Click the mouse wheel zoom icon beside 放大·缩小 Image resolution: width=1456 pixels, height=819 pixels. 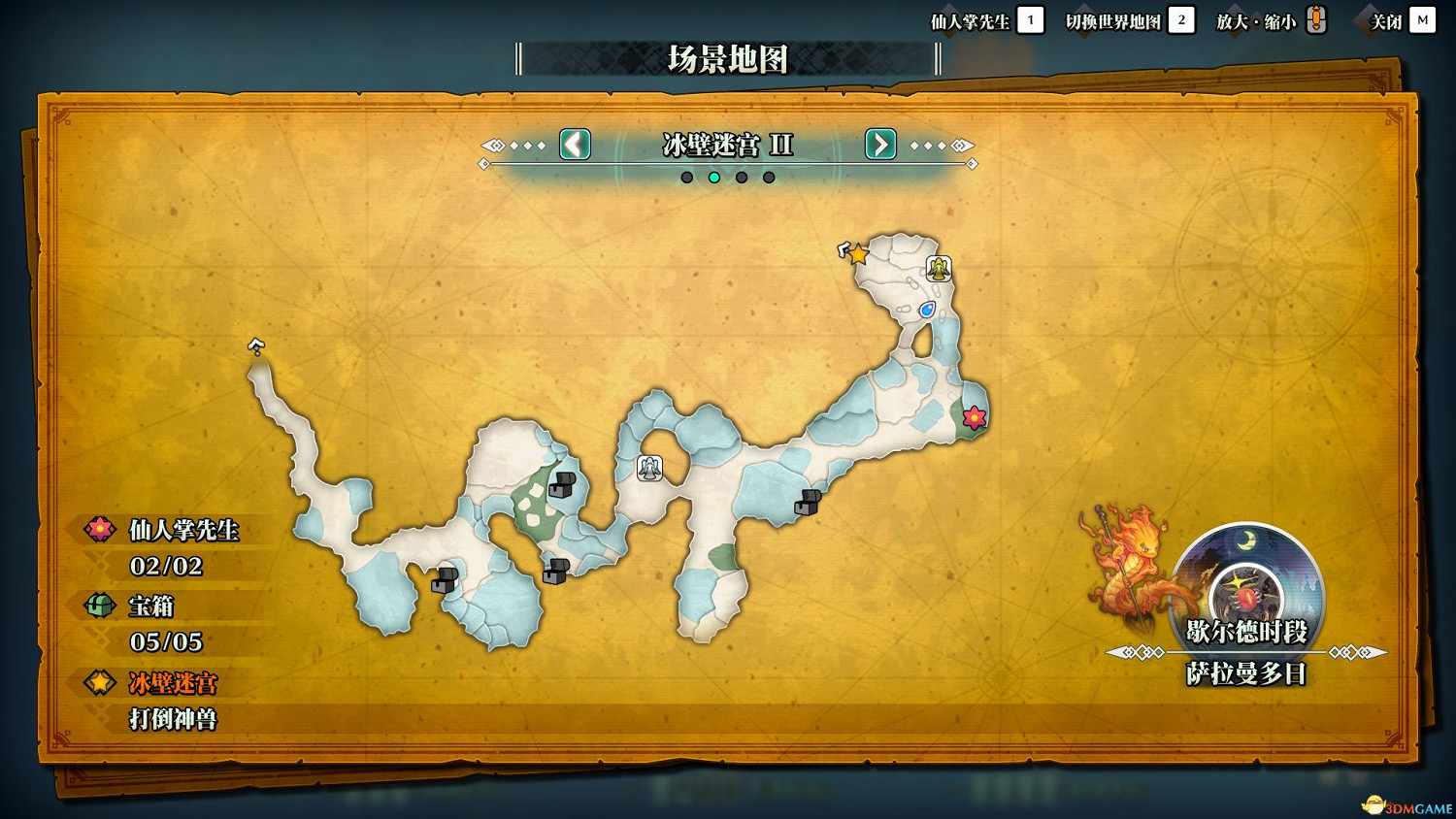click(1316, 17)
